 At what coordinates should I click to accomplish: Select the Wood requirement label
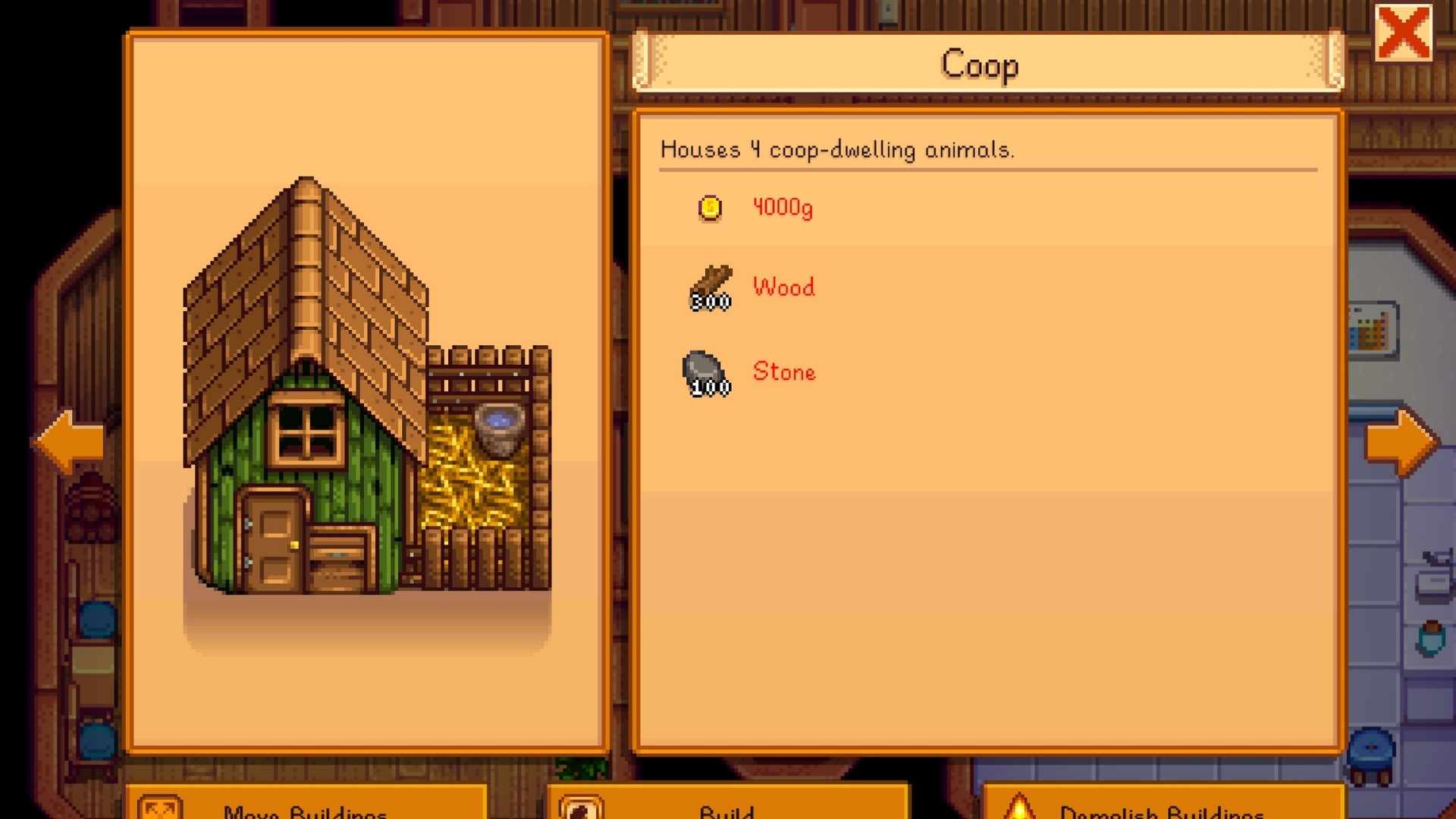click(783, 287)
